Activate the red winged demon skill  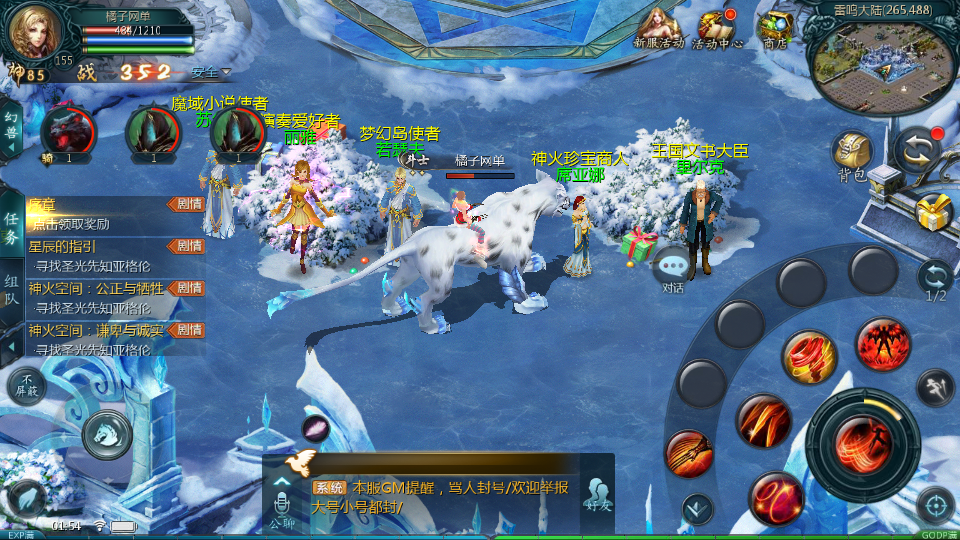point(882,345)
